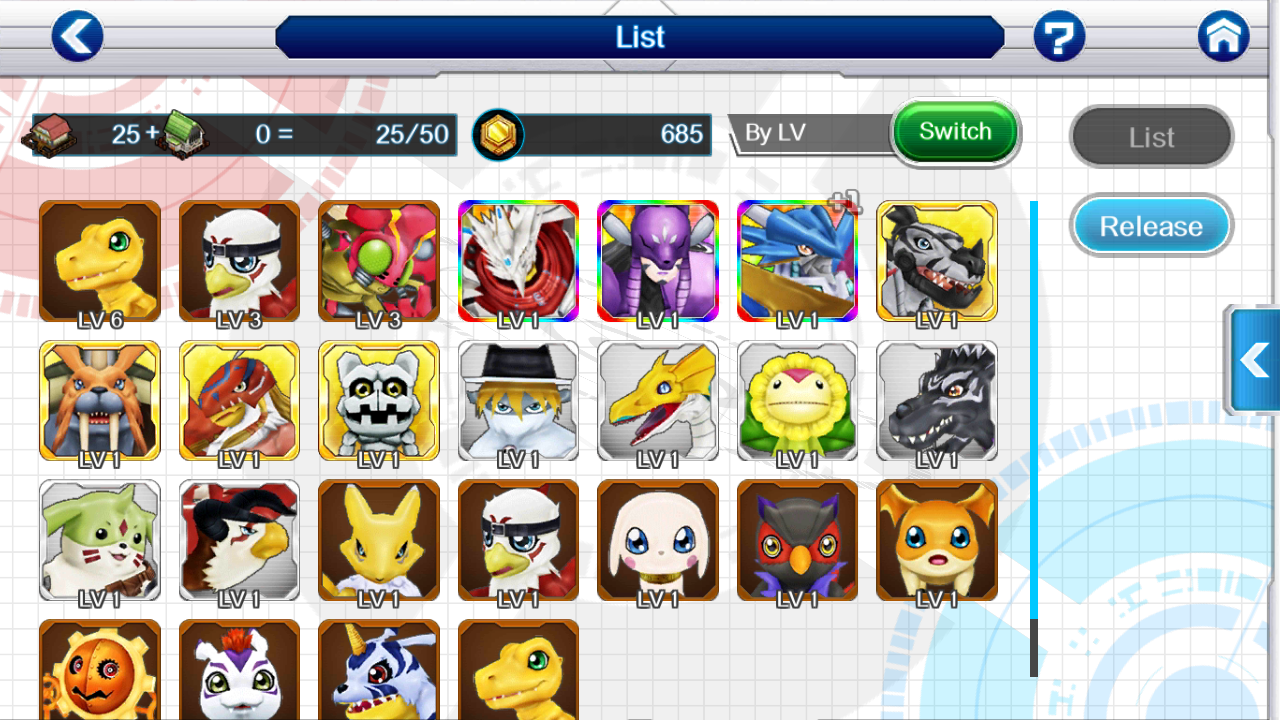
Task: Select the rainbow-bordered dragon with +1 badge
Action: pyautogui.click(x=797, y=261)
